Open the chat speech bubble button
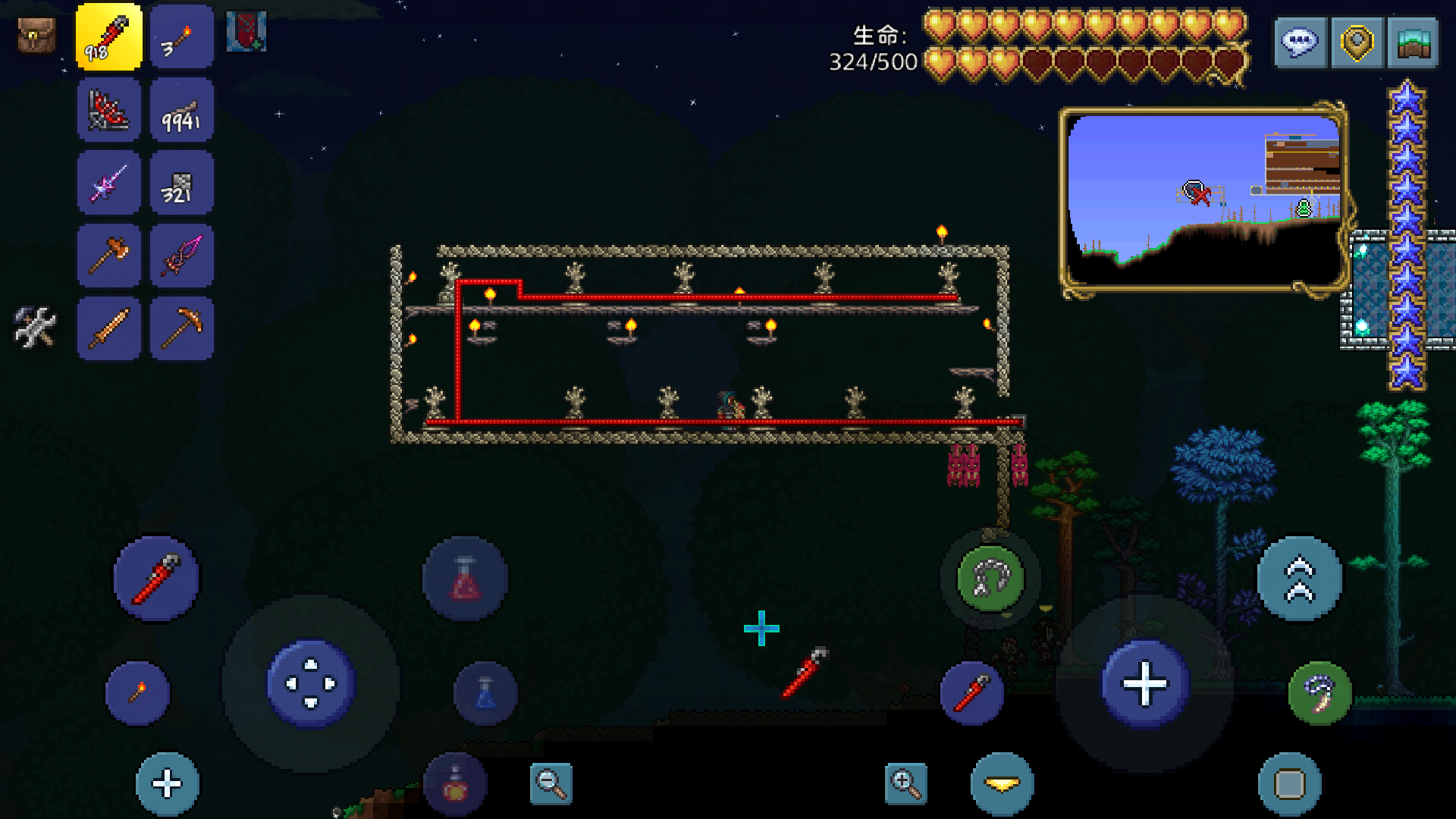The height and width of the screenshot is (819, 1456). [1301, 42]
